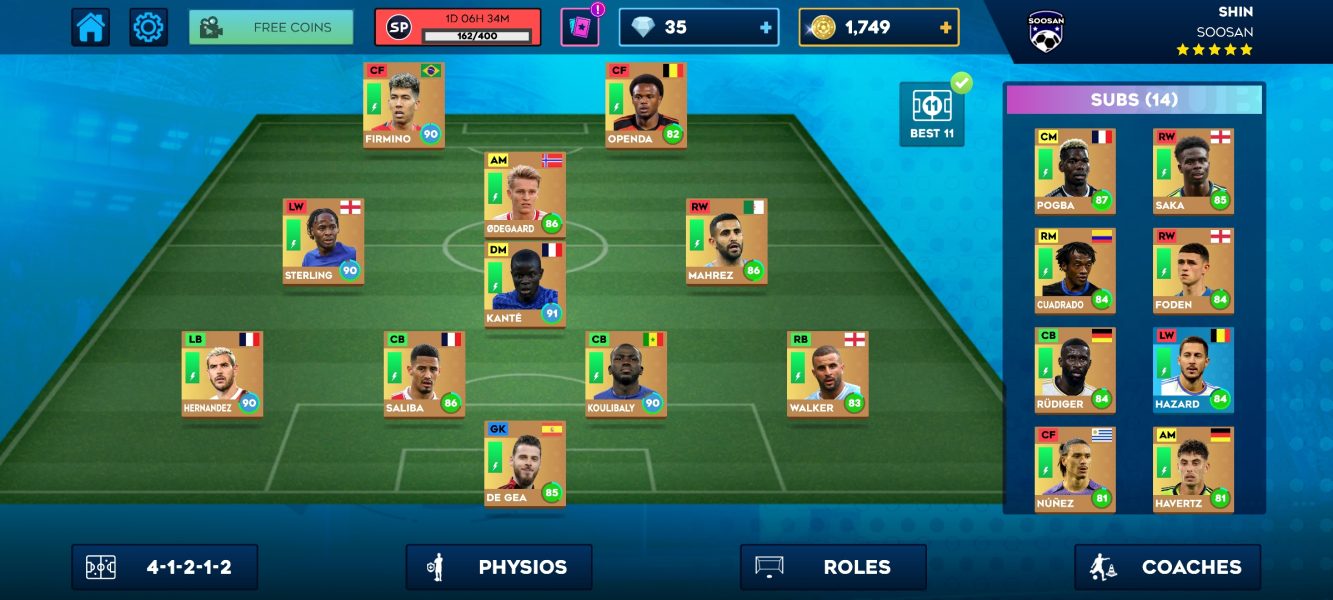The width and height of the screenshot is (1333, 600).
Task: Select Mahrez's right wing card
Action: click(x=727, y=241)
